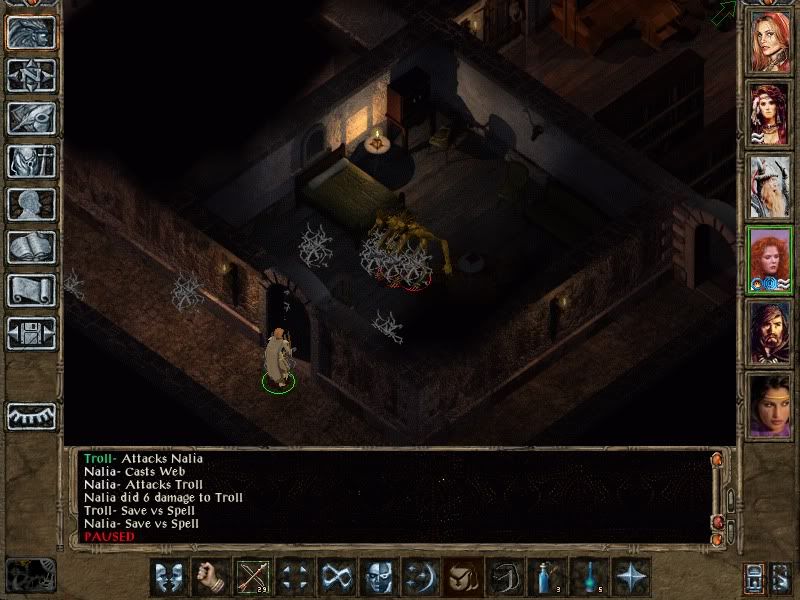800x600 pixels.
Task: Open the priest scroll screen
Action: [31, 290]
